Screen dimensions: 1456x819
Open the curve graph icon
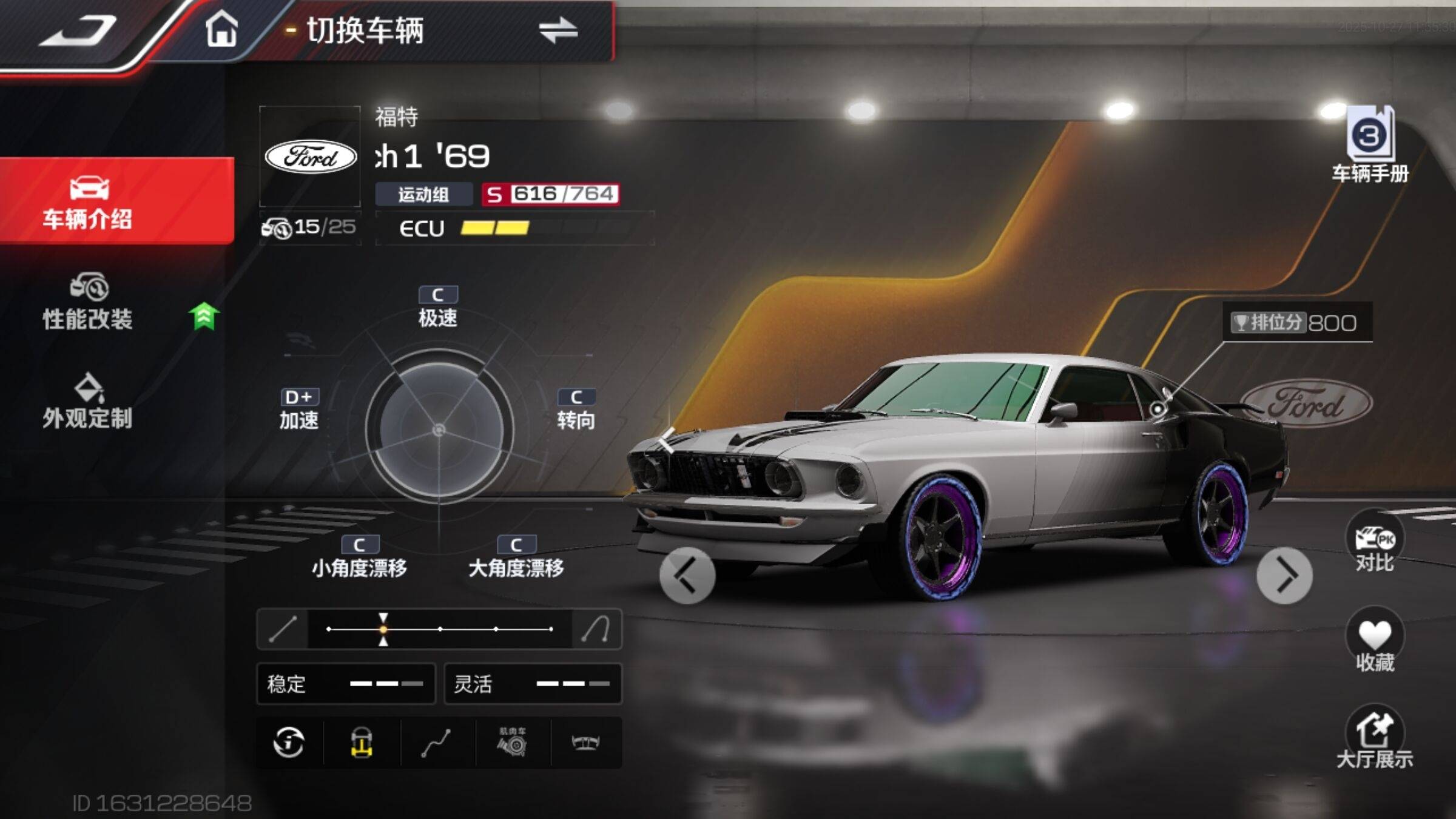[x=436, y=742]
